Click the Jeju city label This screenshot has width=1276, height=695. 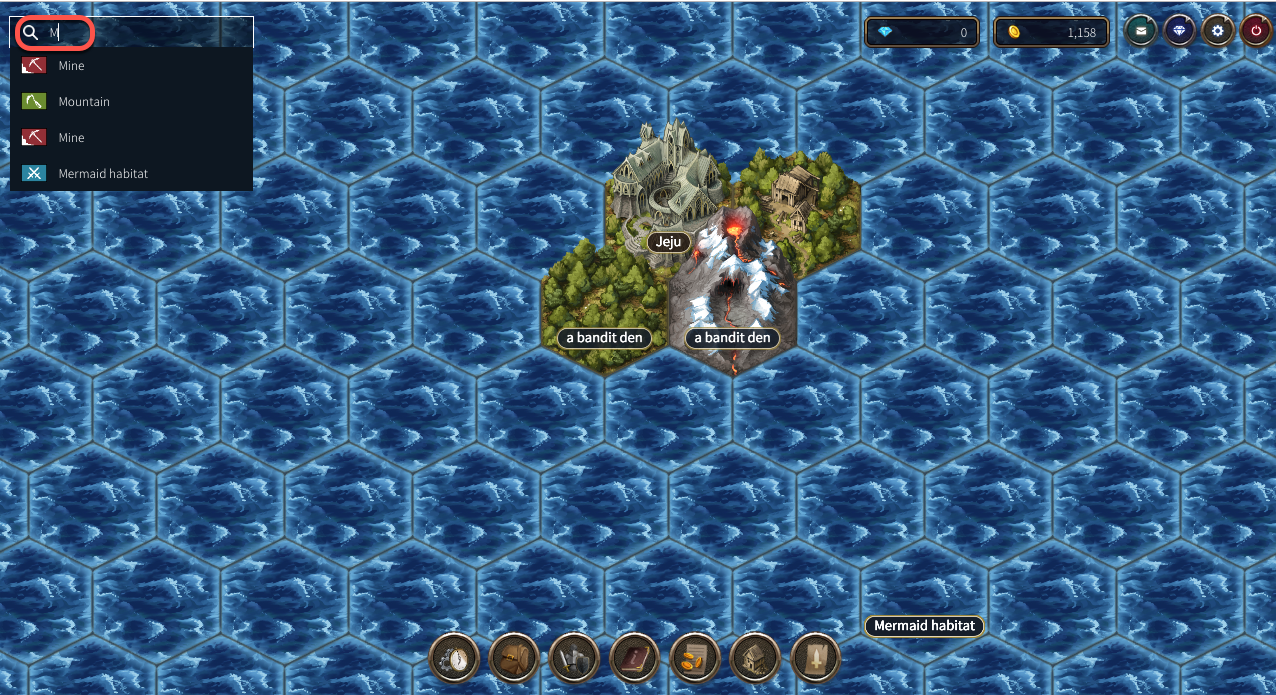tap(669, 242)
